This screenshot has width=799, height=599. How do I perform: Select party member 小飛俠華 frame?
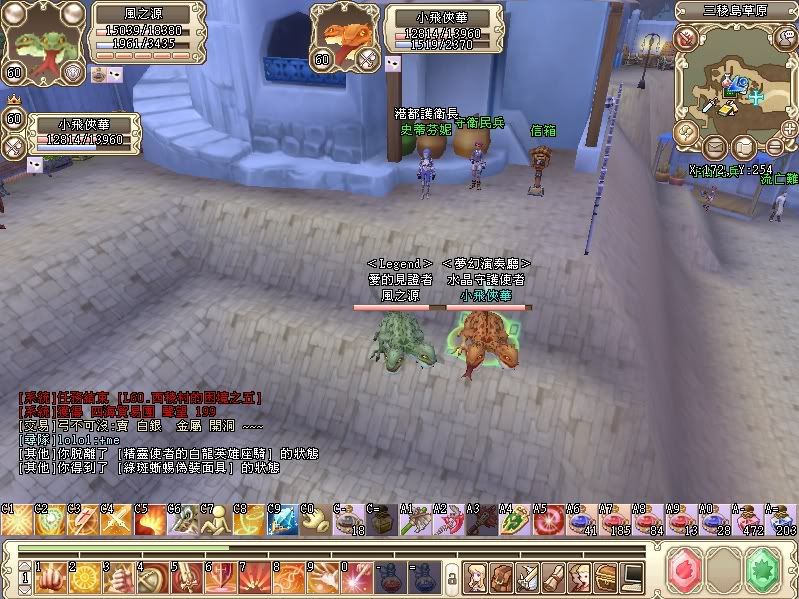point(82,132)
